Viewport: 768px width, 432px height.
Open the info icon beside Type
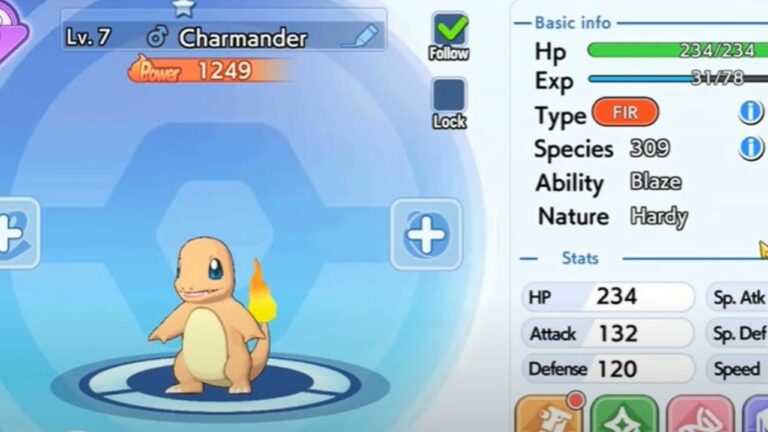[x=750, y=112]
